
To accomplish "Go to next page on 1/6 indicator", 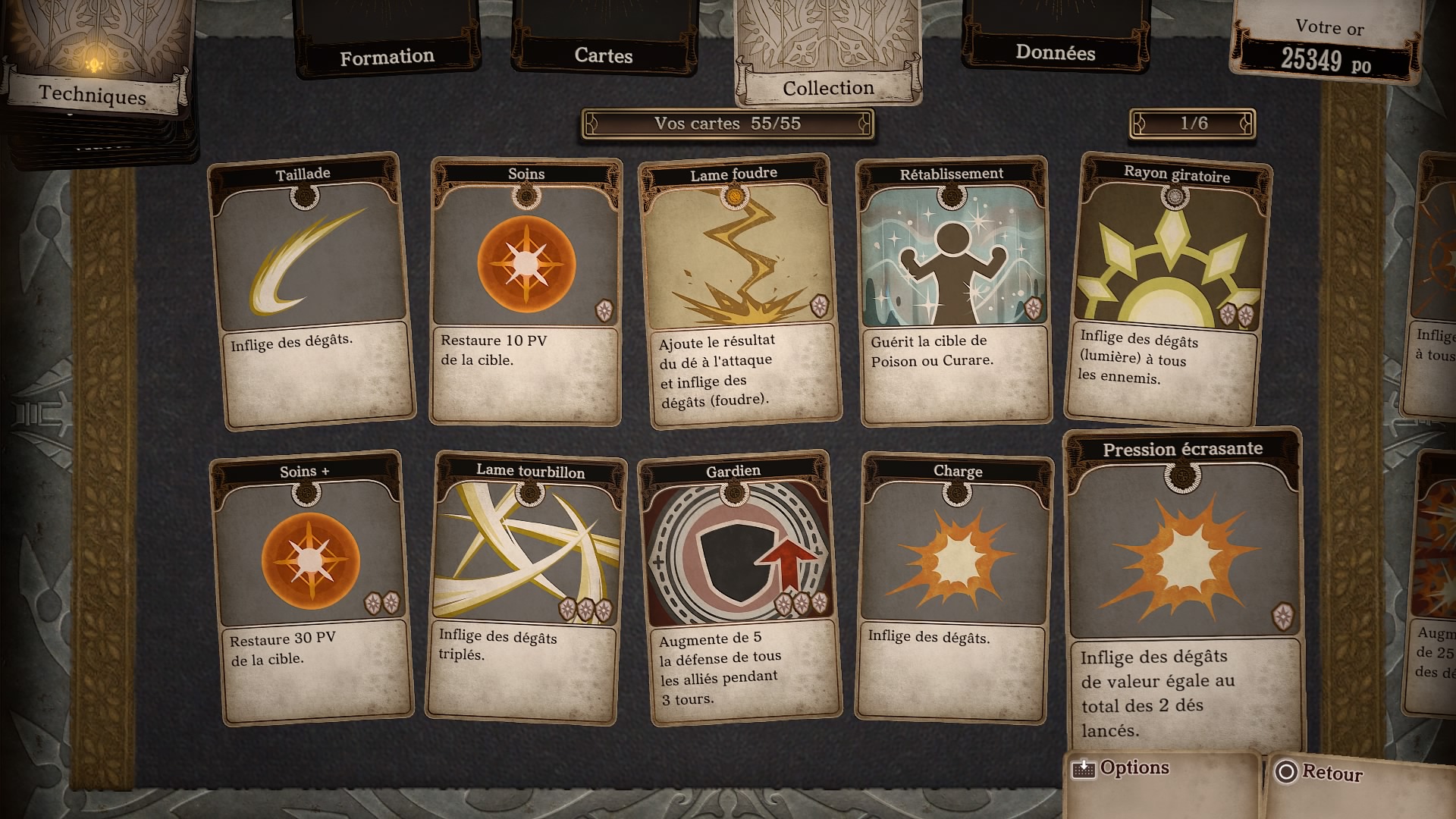I will (x=1244, y=124).
